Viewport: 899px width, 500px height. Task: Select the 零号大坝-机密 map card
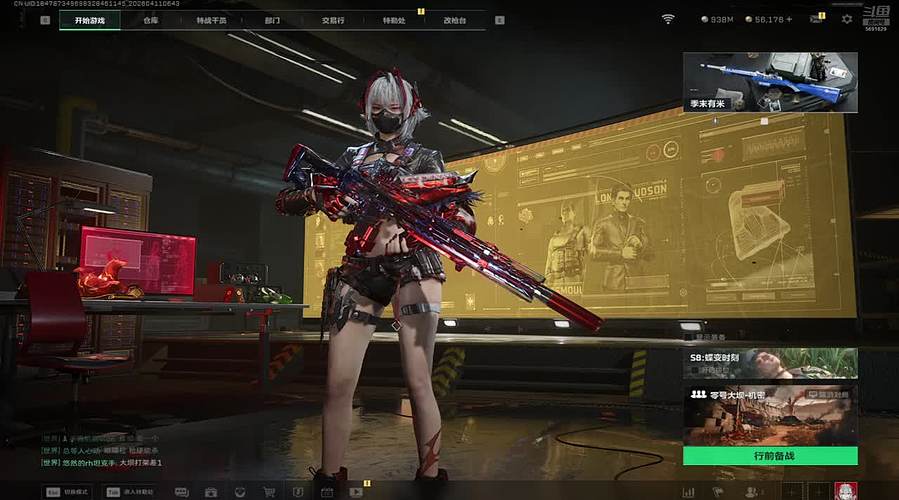[770, 415]
